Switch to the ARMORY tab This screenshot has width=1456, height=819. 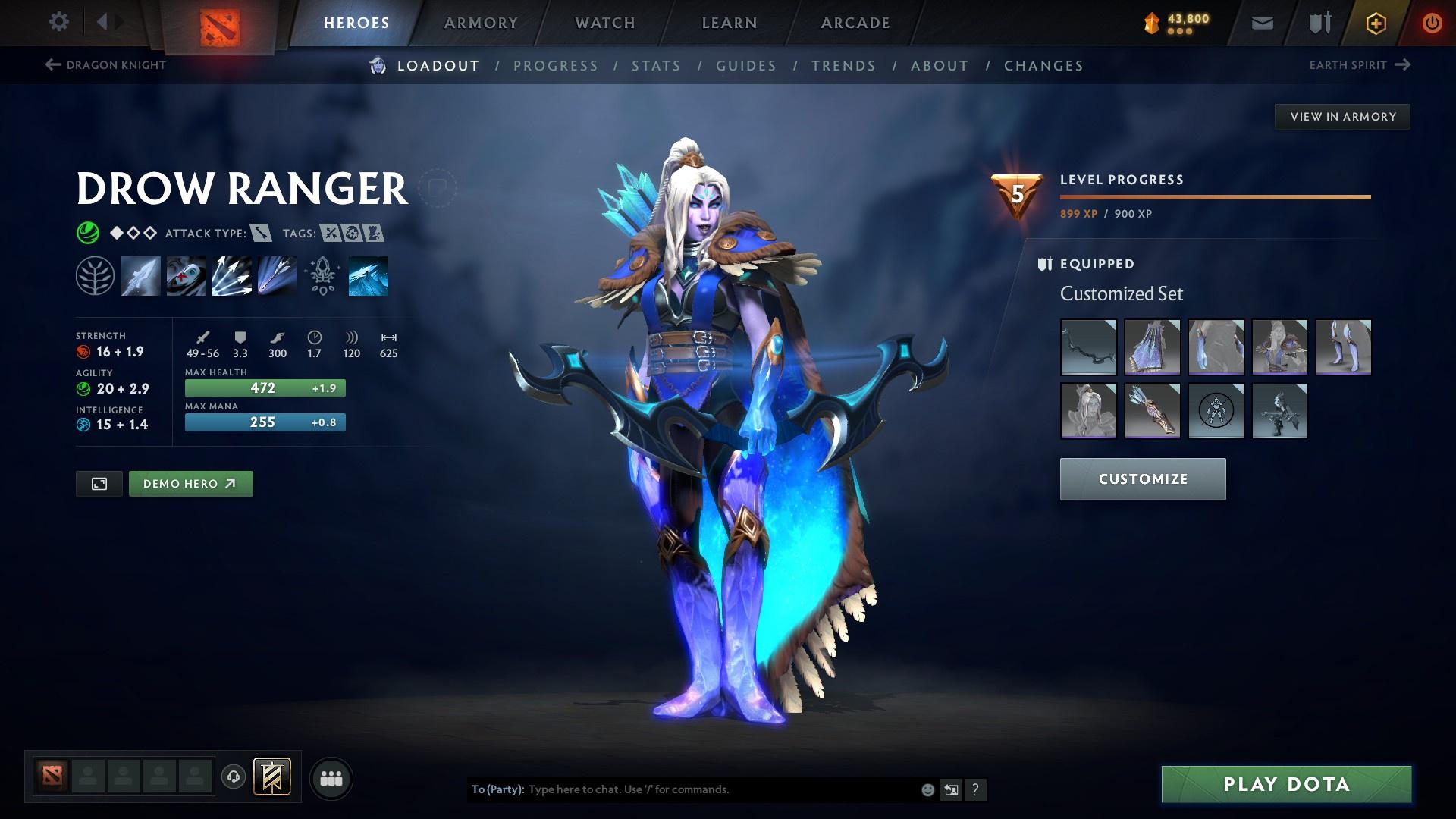pos(482,22)
